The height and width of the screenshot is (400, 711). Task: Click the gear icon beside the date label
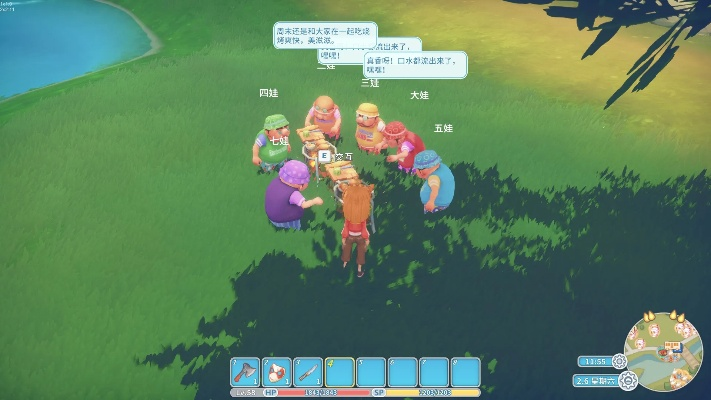click(627, 380)
